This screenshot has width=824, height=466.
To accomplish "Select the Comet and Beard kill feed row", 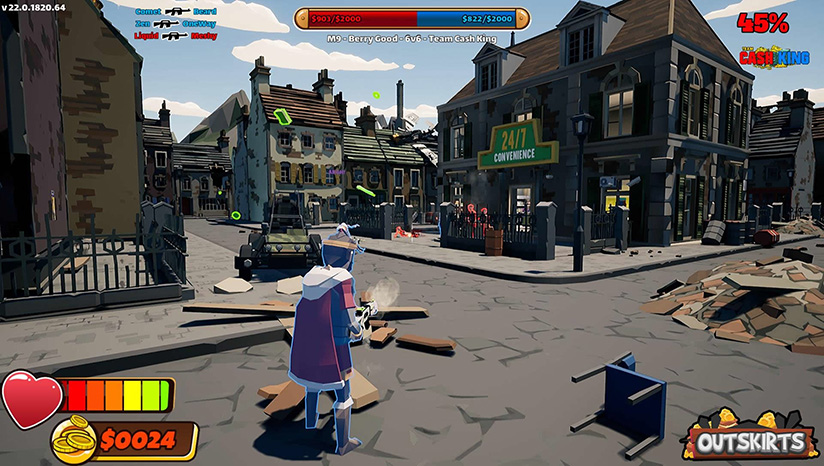I will (175, 12).
